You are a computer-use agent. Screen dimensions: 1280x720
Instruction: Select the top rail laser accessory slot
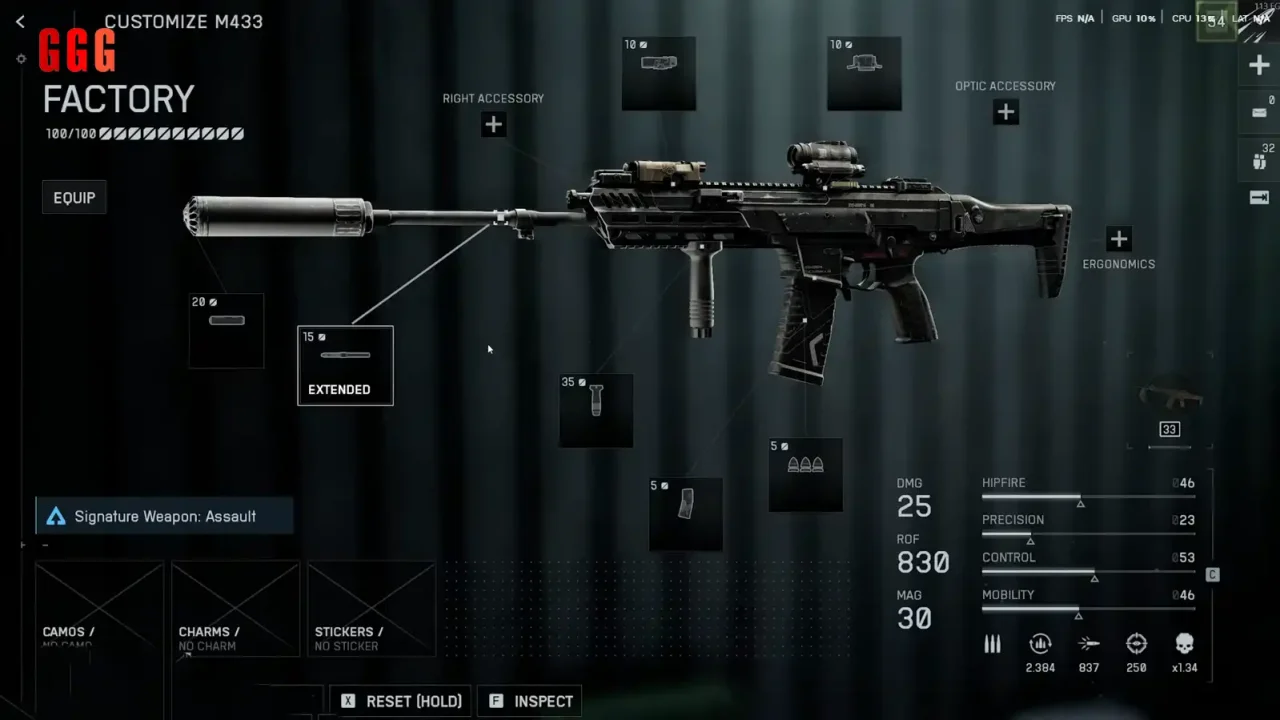(659, 74)
